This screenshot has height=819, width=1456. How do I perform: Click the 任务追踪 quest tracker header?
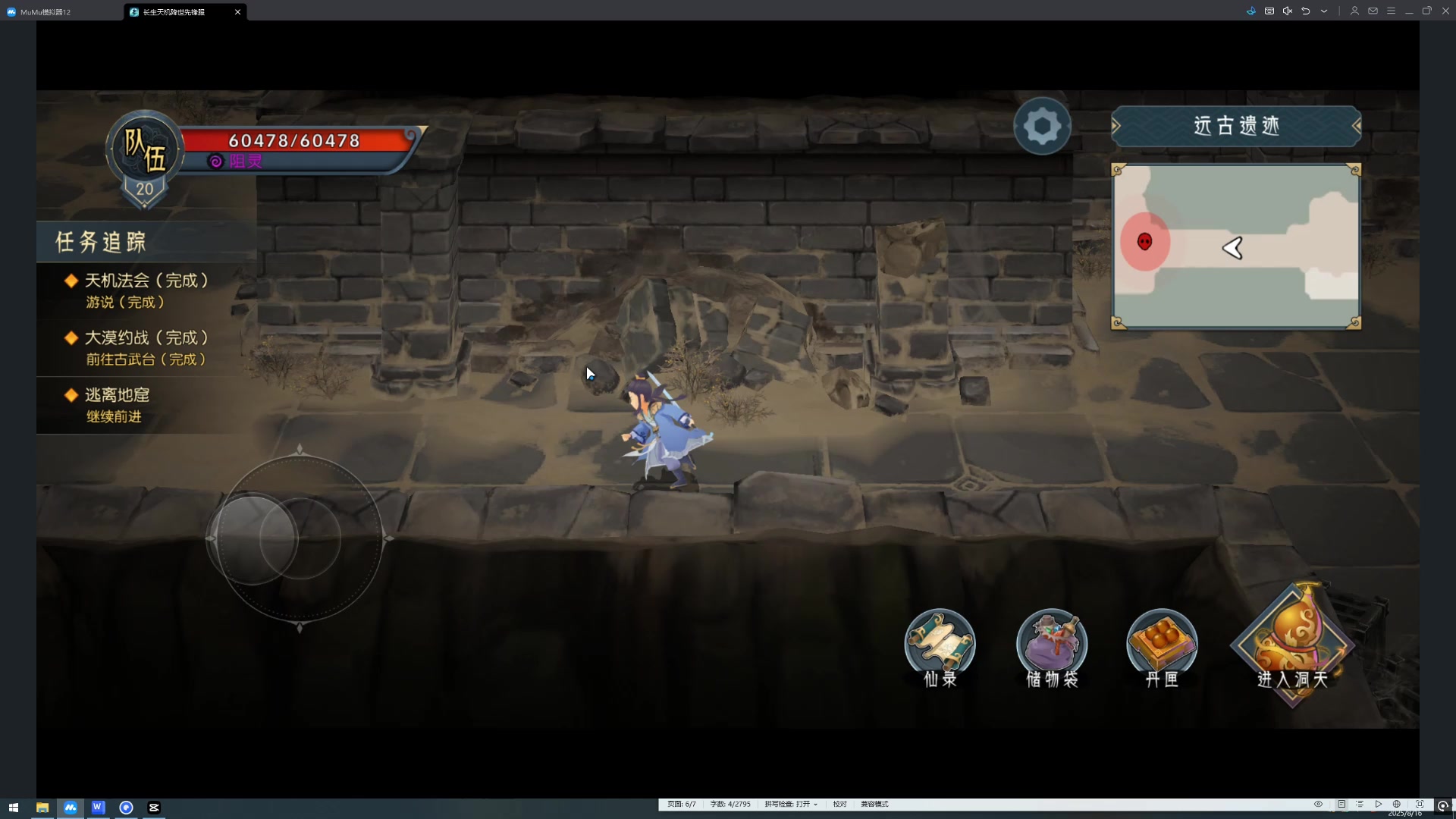[x=101, y=243]
